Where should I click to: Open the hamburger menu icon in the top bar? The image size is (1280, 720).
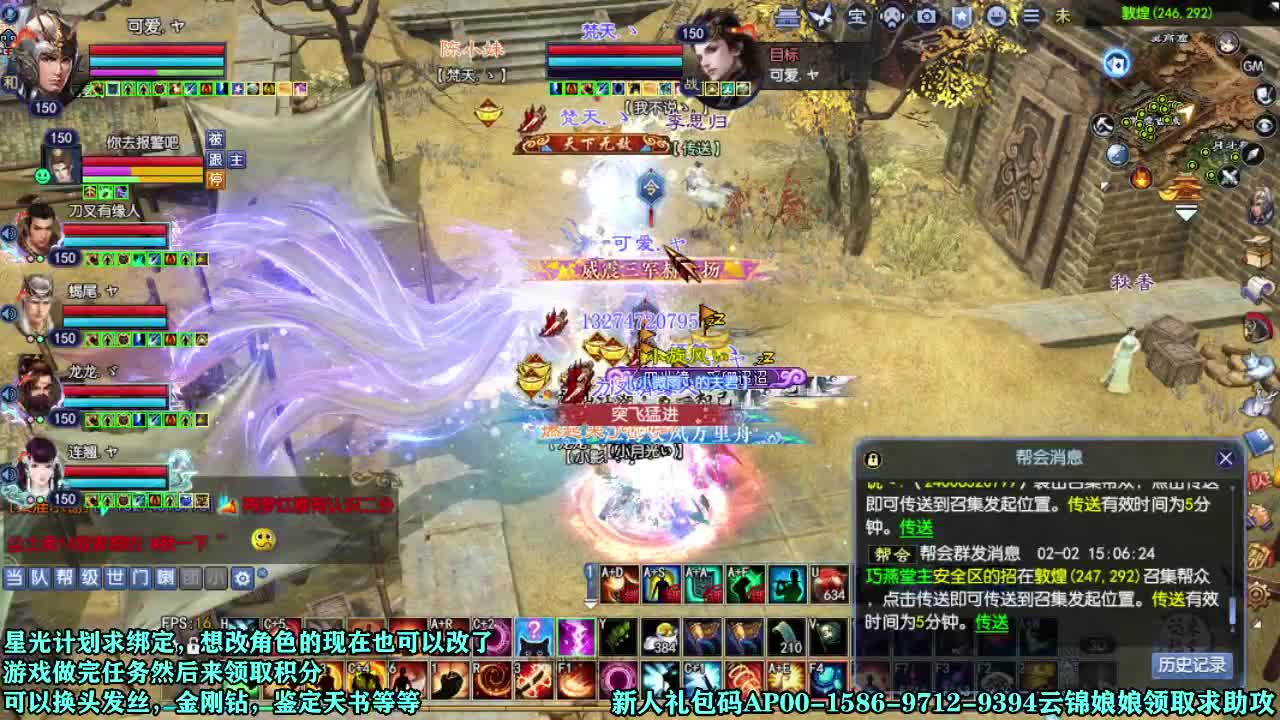1030,17
